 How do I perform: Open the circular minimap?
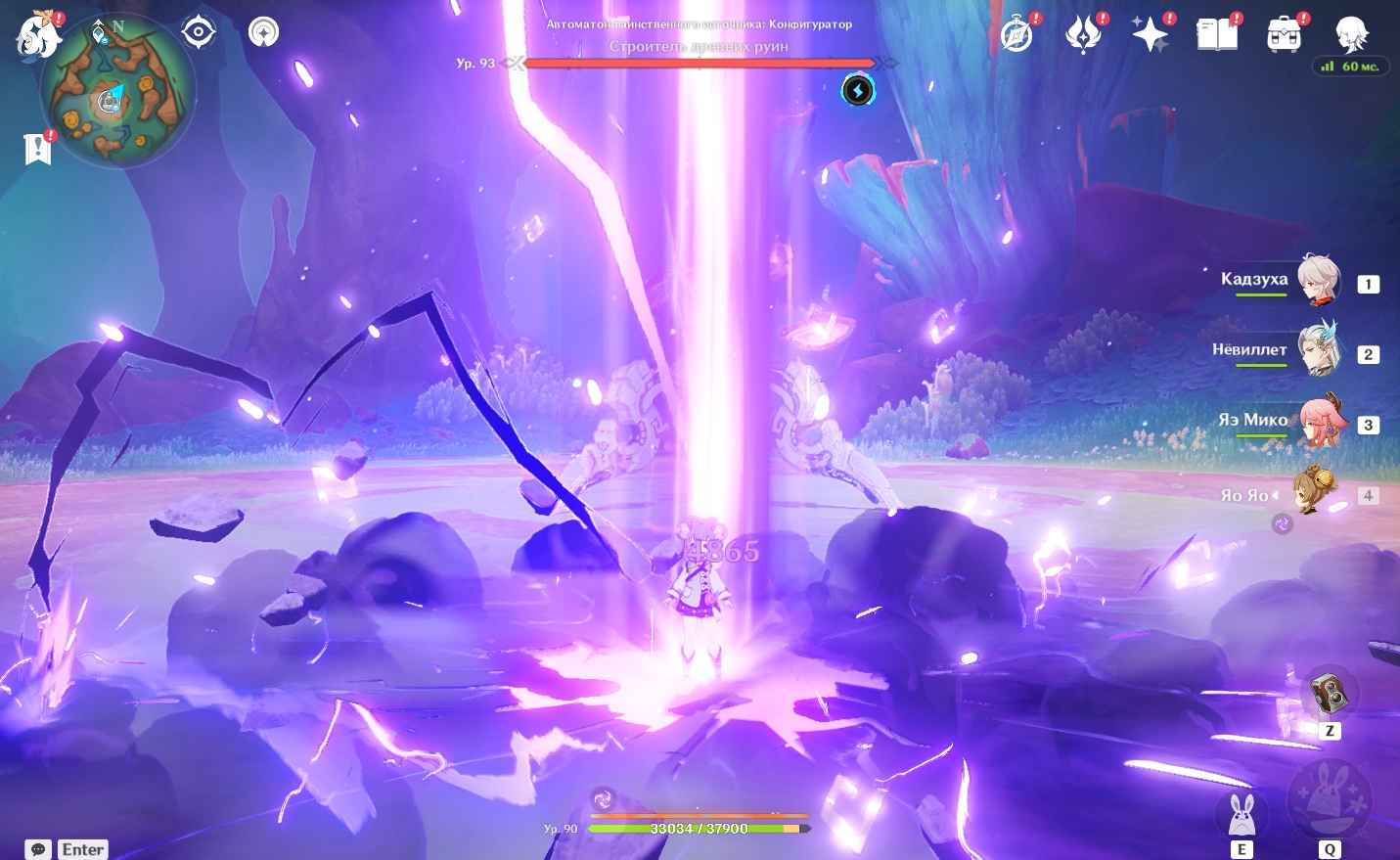click(117, 92)
